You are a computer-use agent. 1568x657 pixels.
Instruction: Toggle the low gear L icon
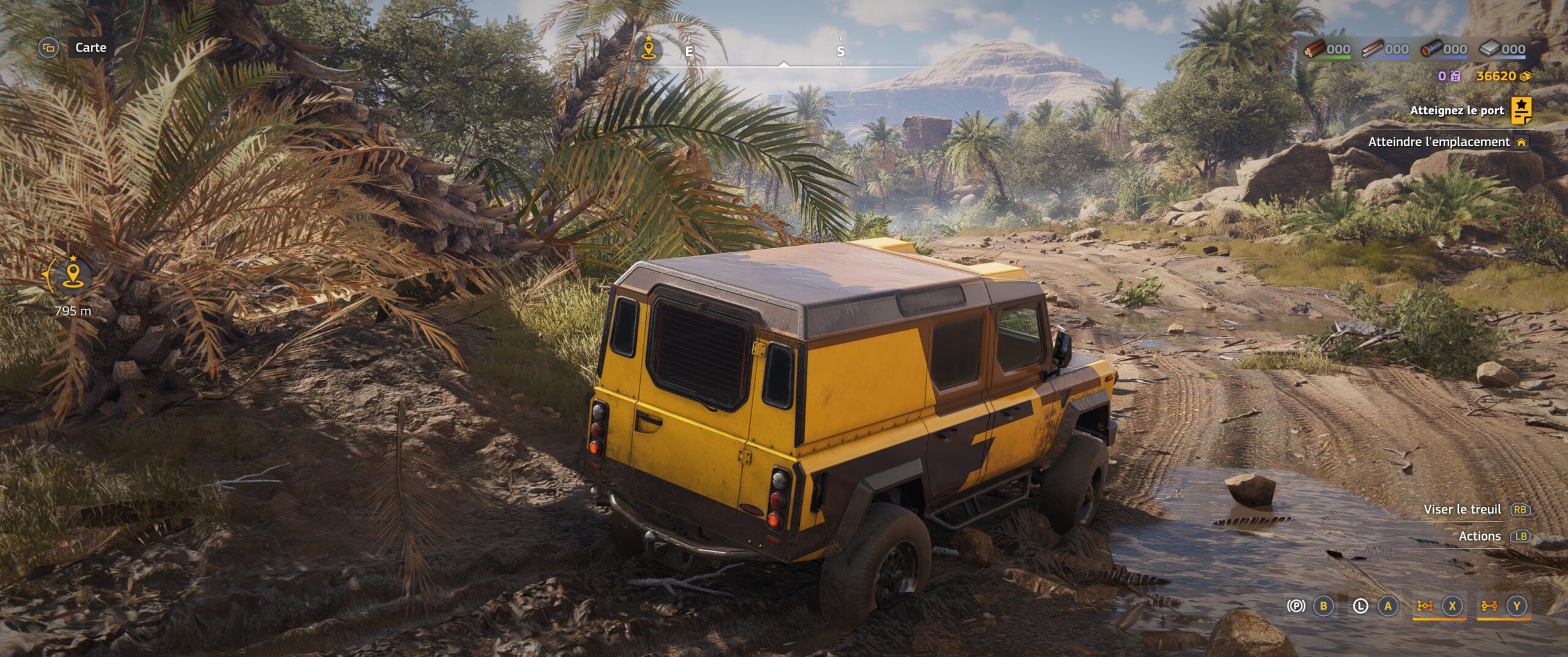tap(1360, 606)
